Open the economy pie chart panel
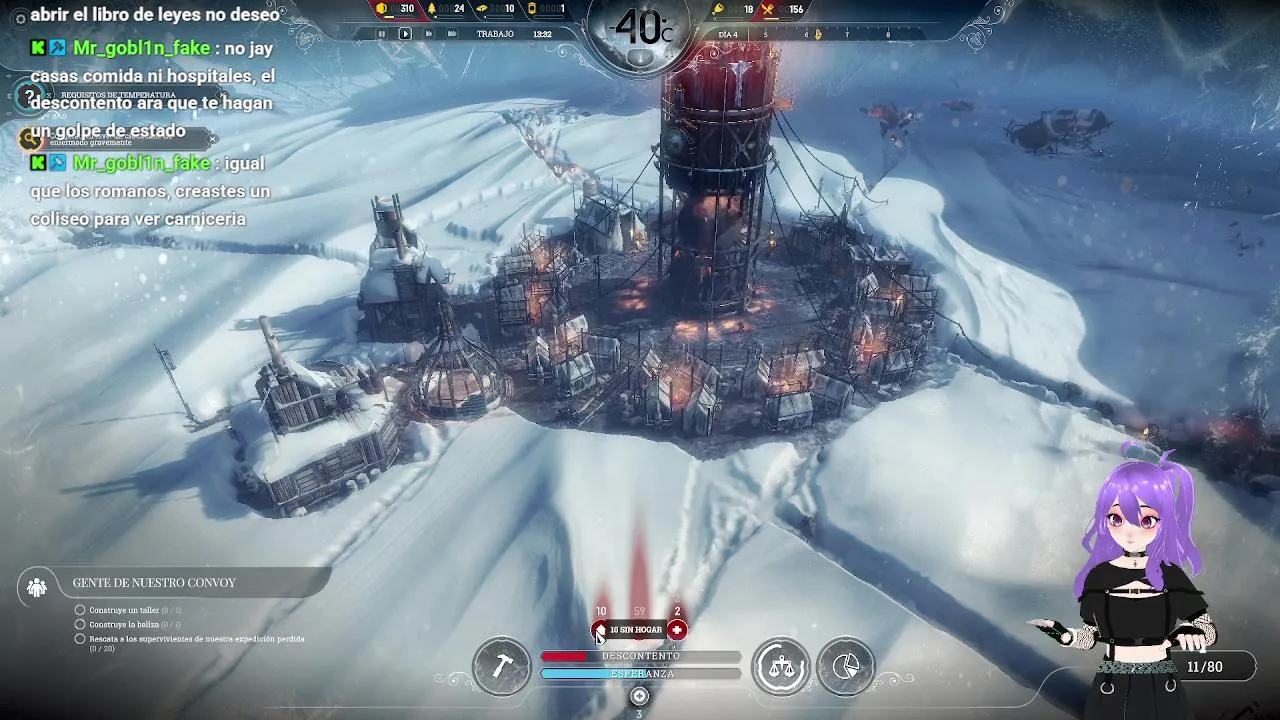The width and height of the screenshot is (1280, 720). click(846, 666)
